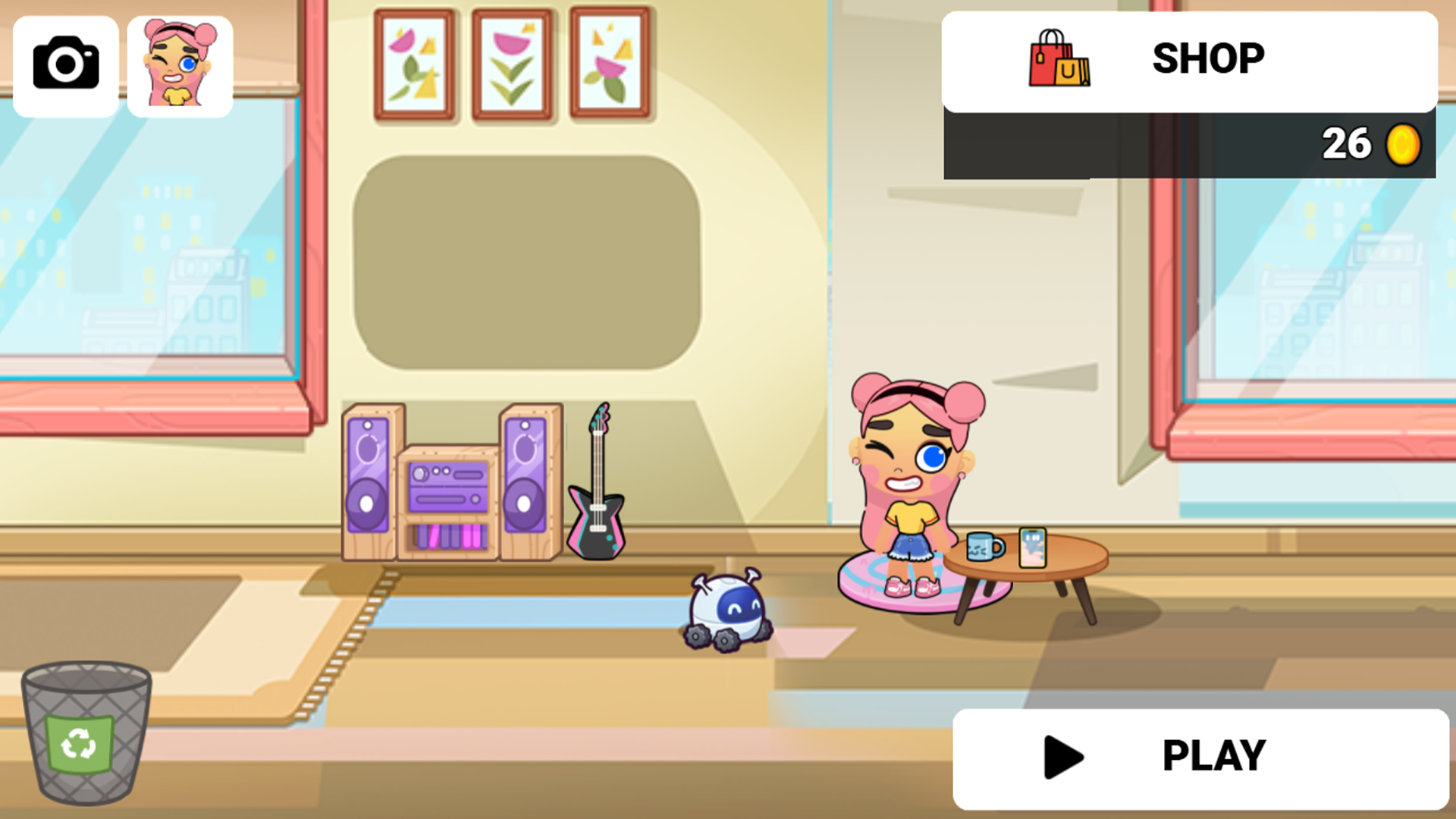
Task: Open the camera screenshot tool
Action: (x=65, y=64)
